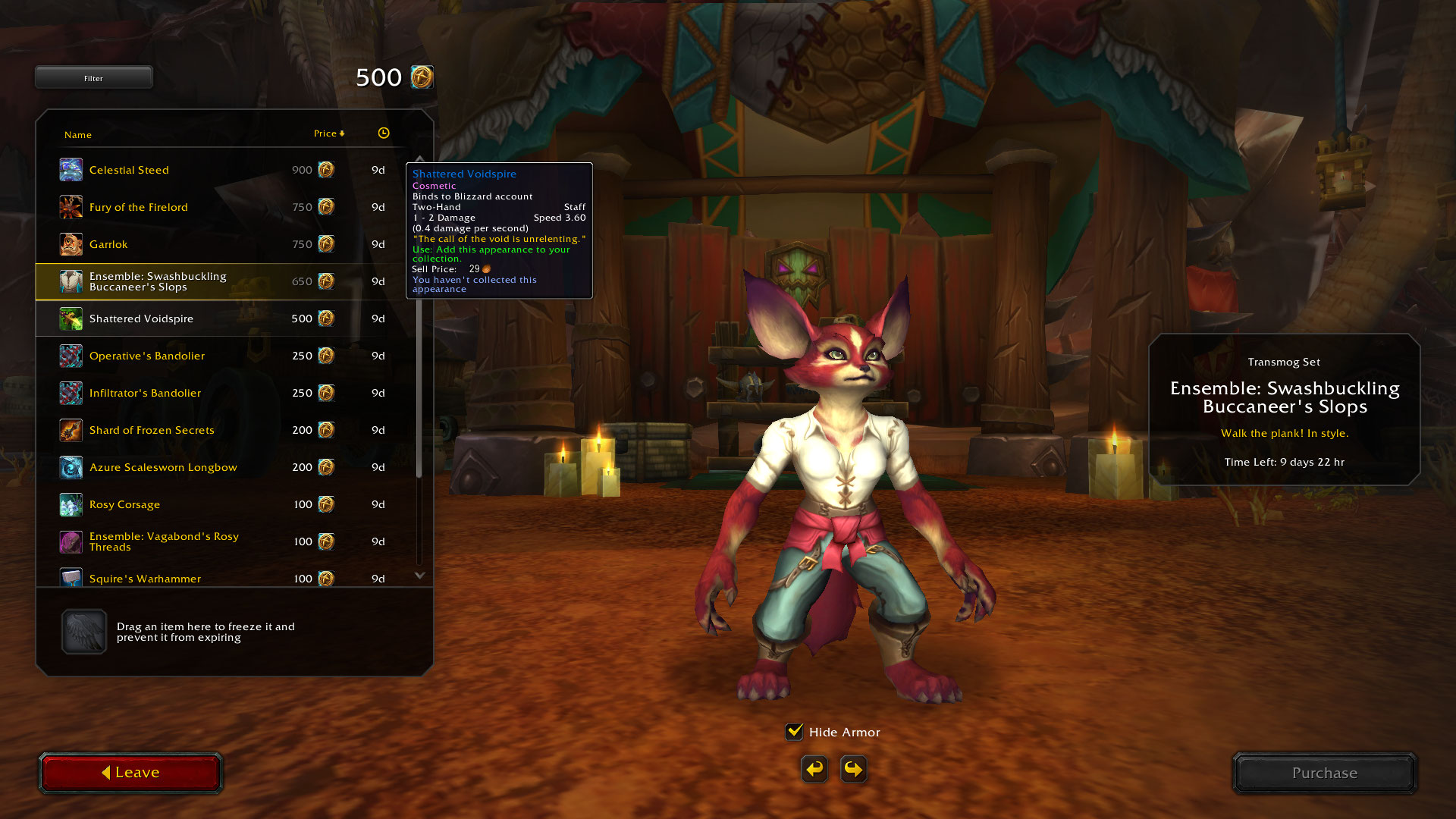Select Azure Scalesworn Longbow entry
The width and height of the screenshot is (1456, 819).
coord(163,467)
